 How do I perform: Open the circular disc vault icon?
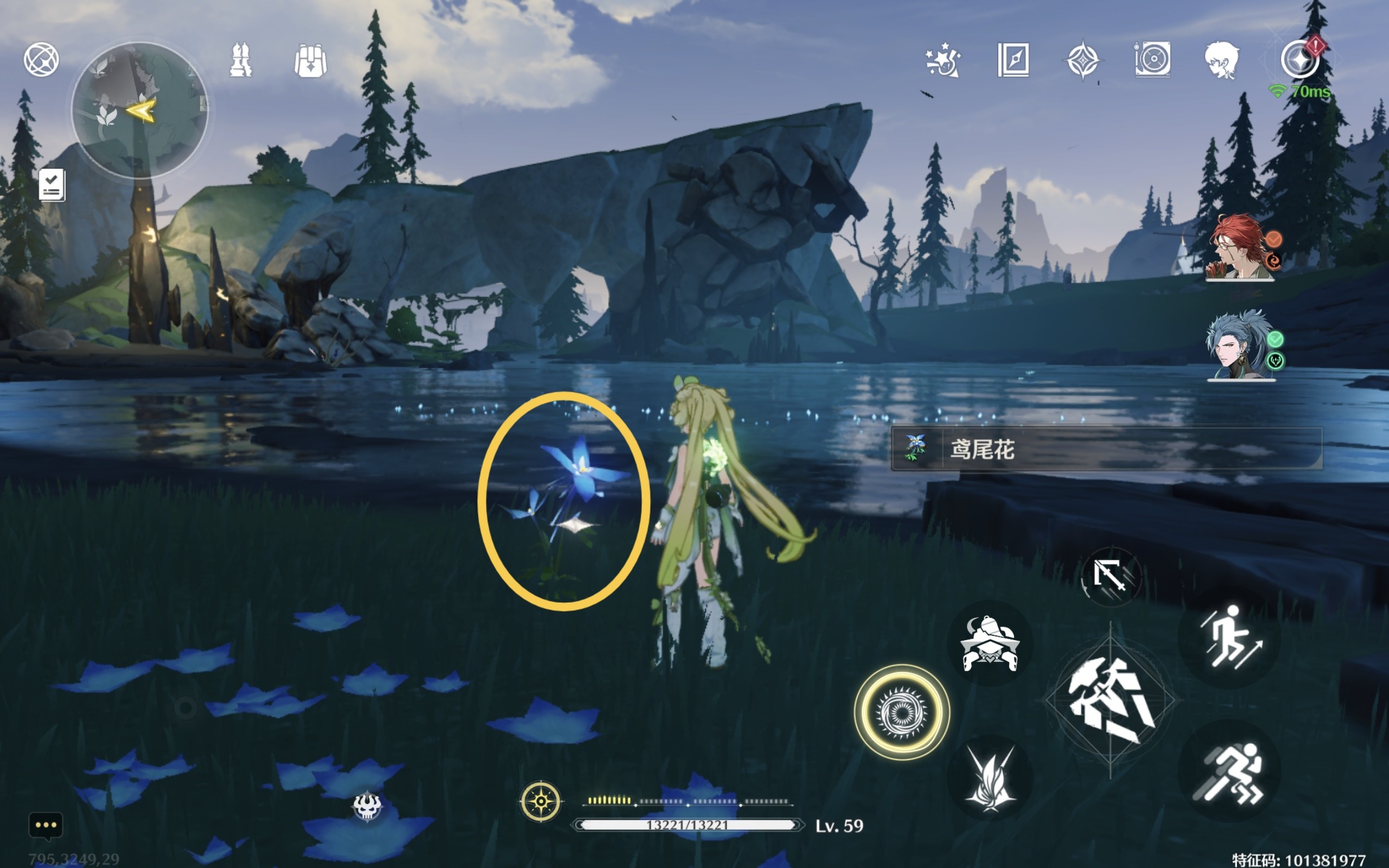click(x=1152, y=60)
